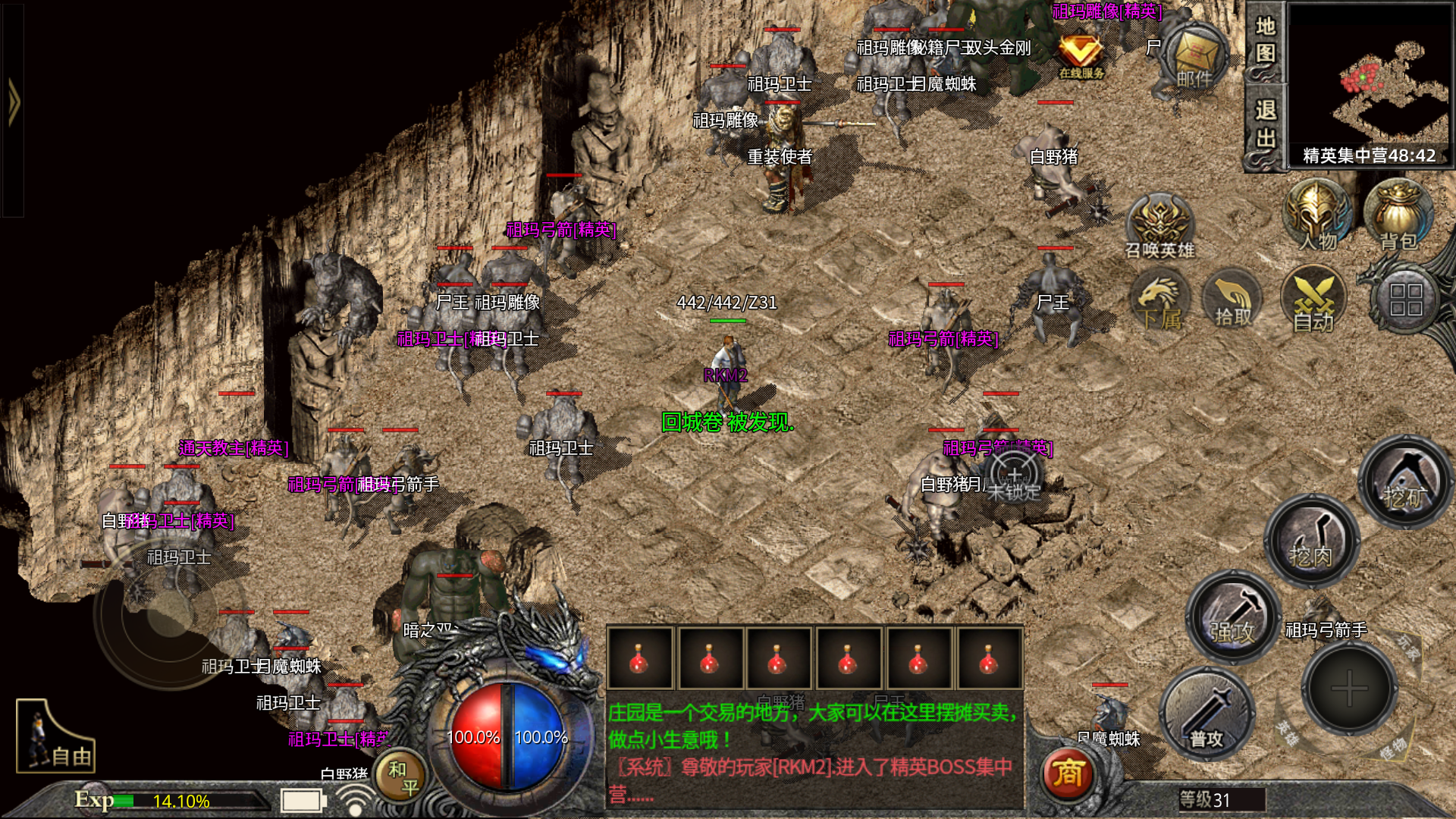This screenshot has width=1456, height=819.
Task: Expand the left edge arrow panel
Action: coord(13,102)
